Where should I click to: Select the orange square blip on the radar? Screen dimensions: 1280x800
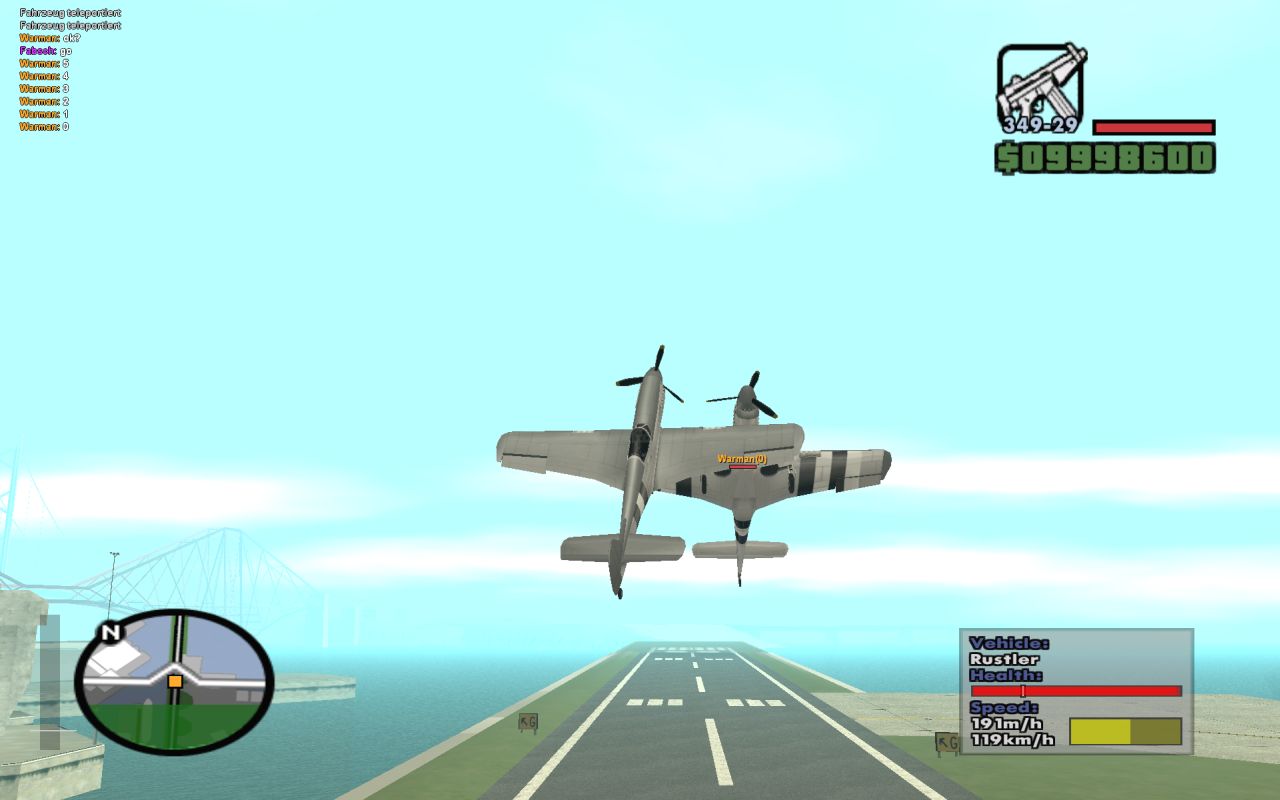coord(175,681)
